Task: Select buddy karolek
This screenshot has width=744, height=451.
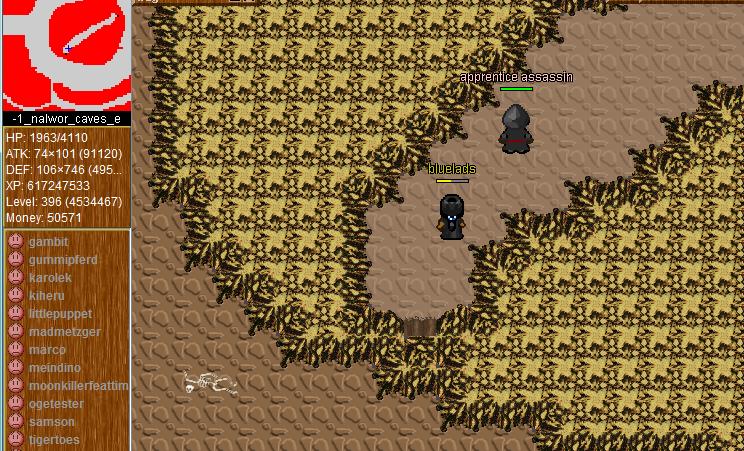Action: point(50,278)
